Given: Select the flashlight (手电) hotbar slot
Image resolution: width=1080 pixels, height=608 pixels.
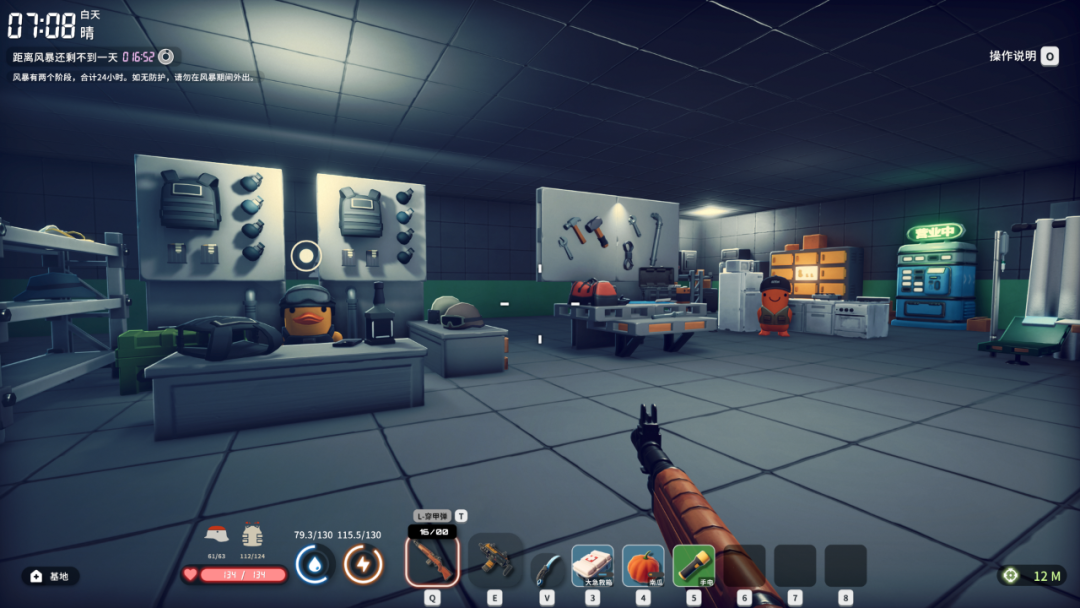Looking at the screenshot, I should coord(694,565).
